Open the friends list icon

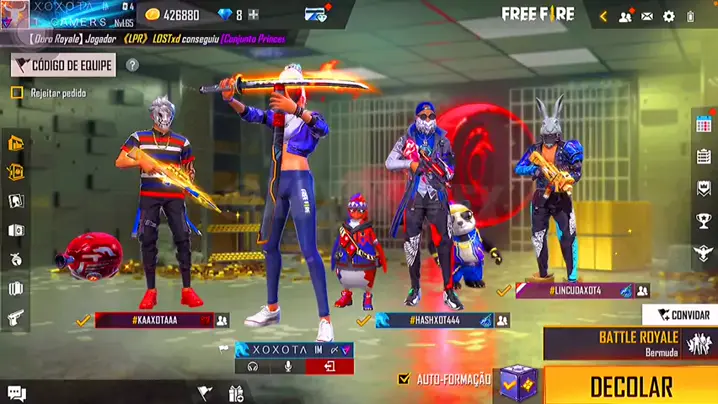626,16
